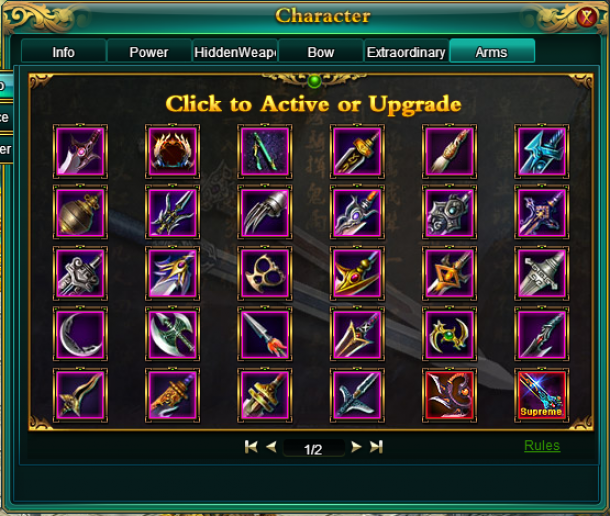
Task: Jump to the last page of arms
Action: tap(376, 448)
